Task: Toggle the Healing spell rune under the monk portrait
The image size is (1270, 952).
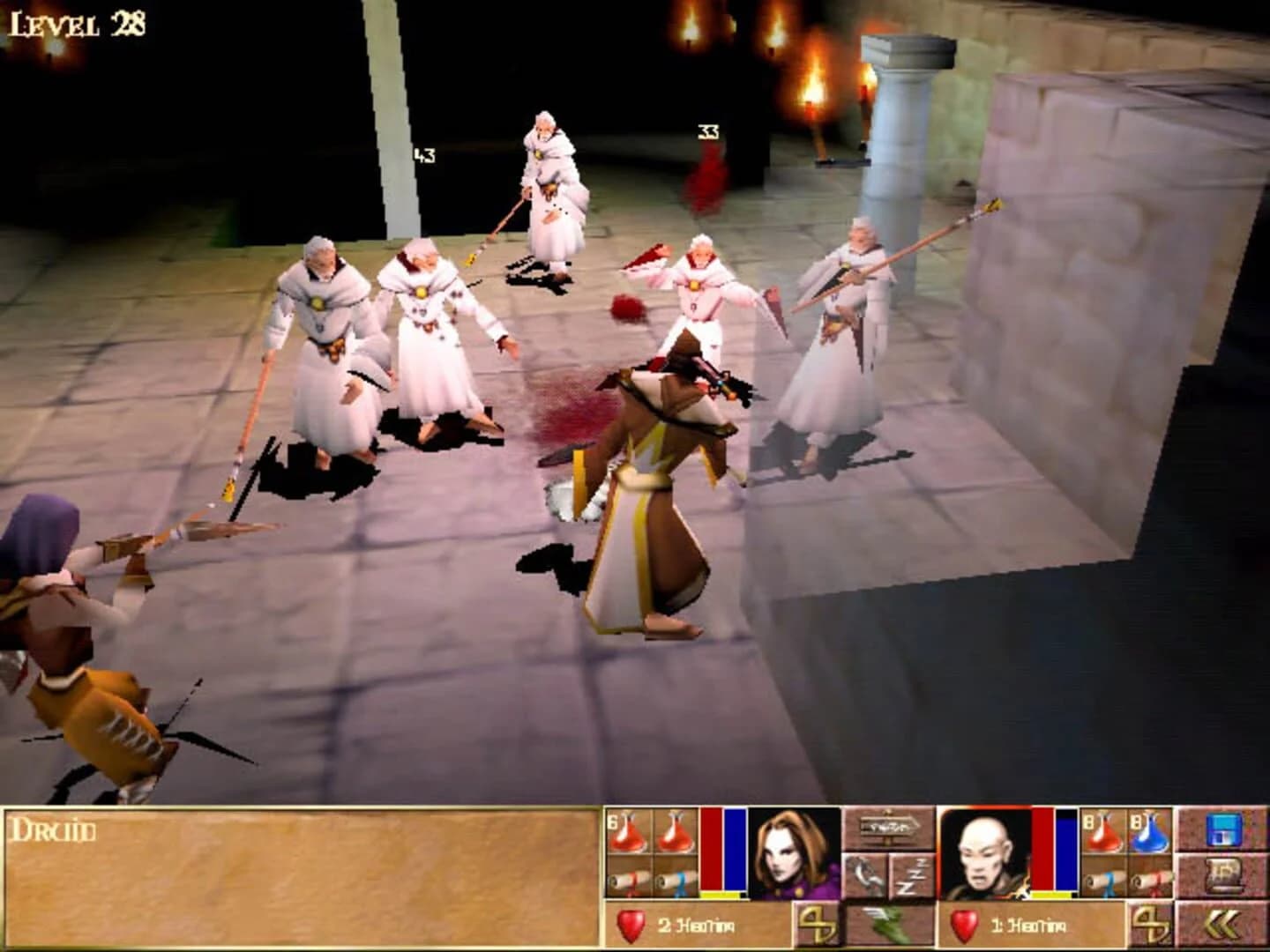Action: point(1149,923)
